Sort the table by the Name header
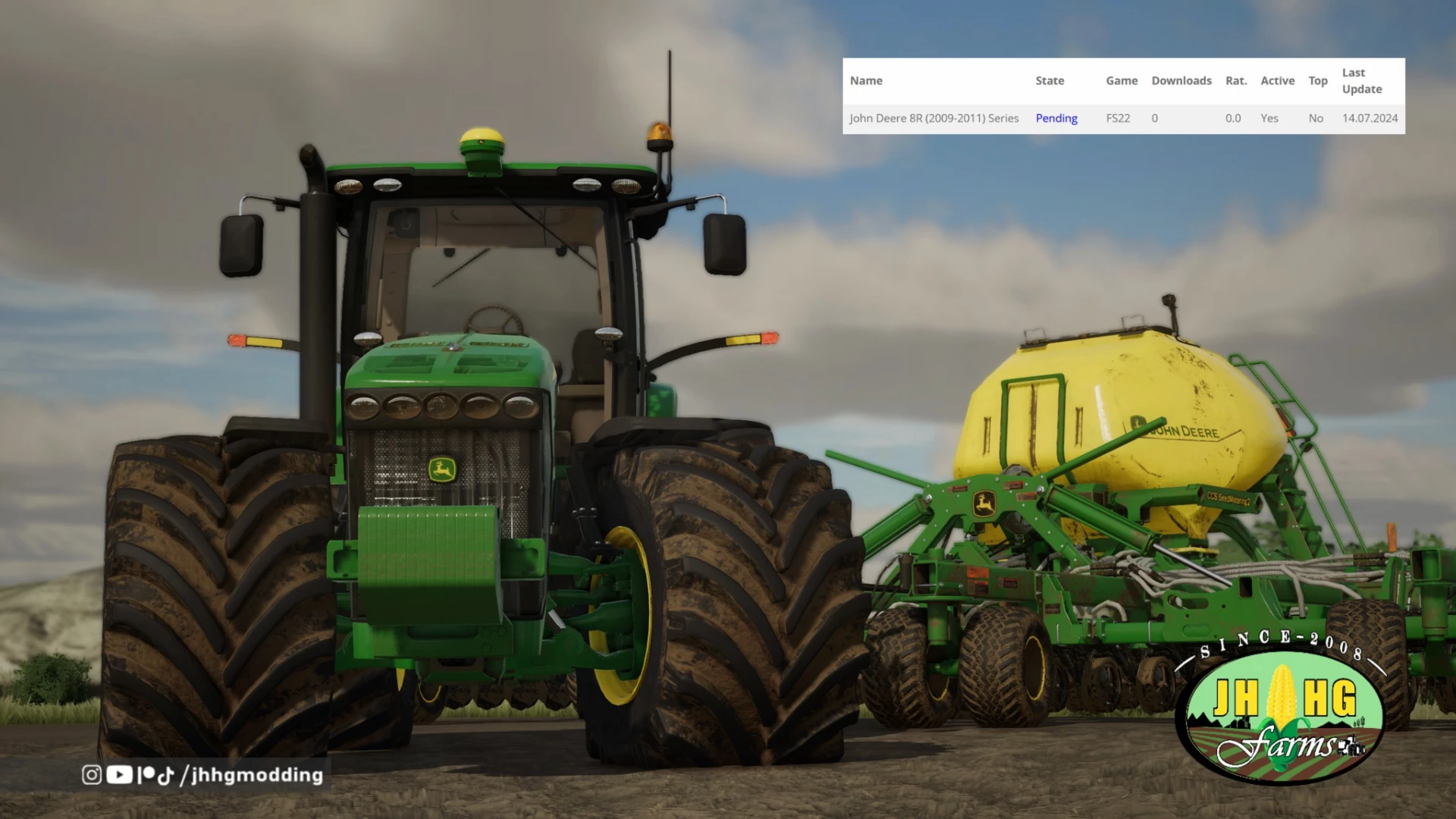The width and height of the screenshot is (1456, 819). pos(866,80)
